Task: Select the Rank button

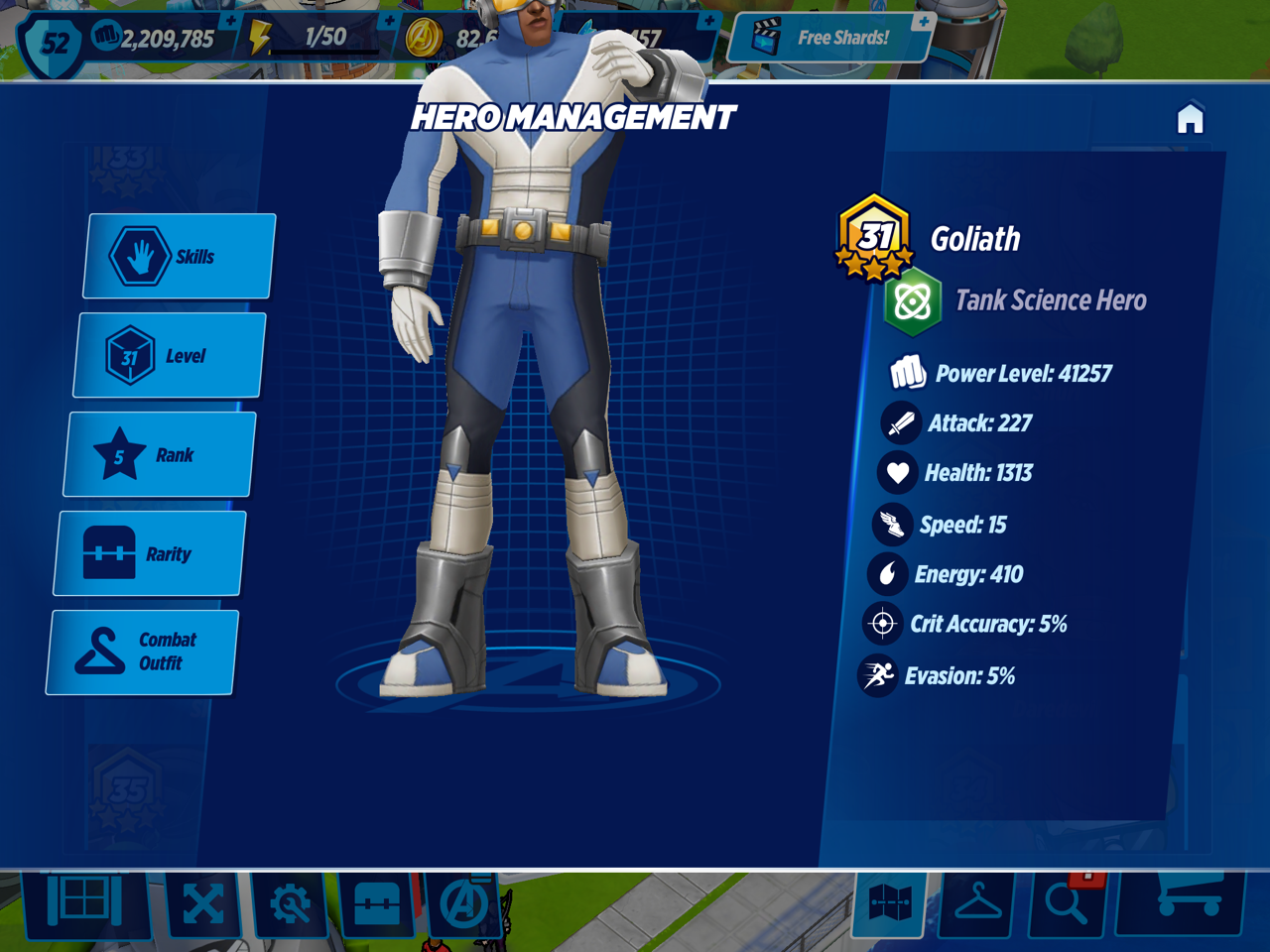Action: (x=160, y=454)
